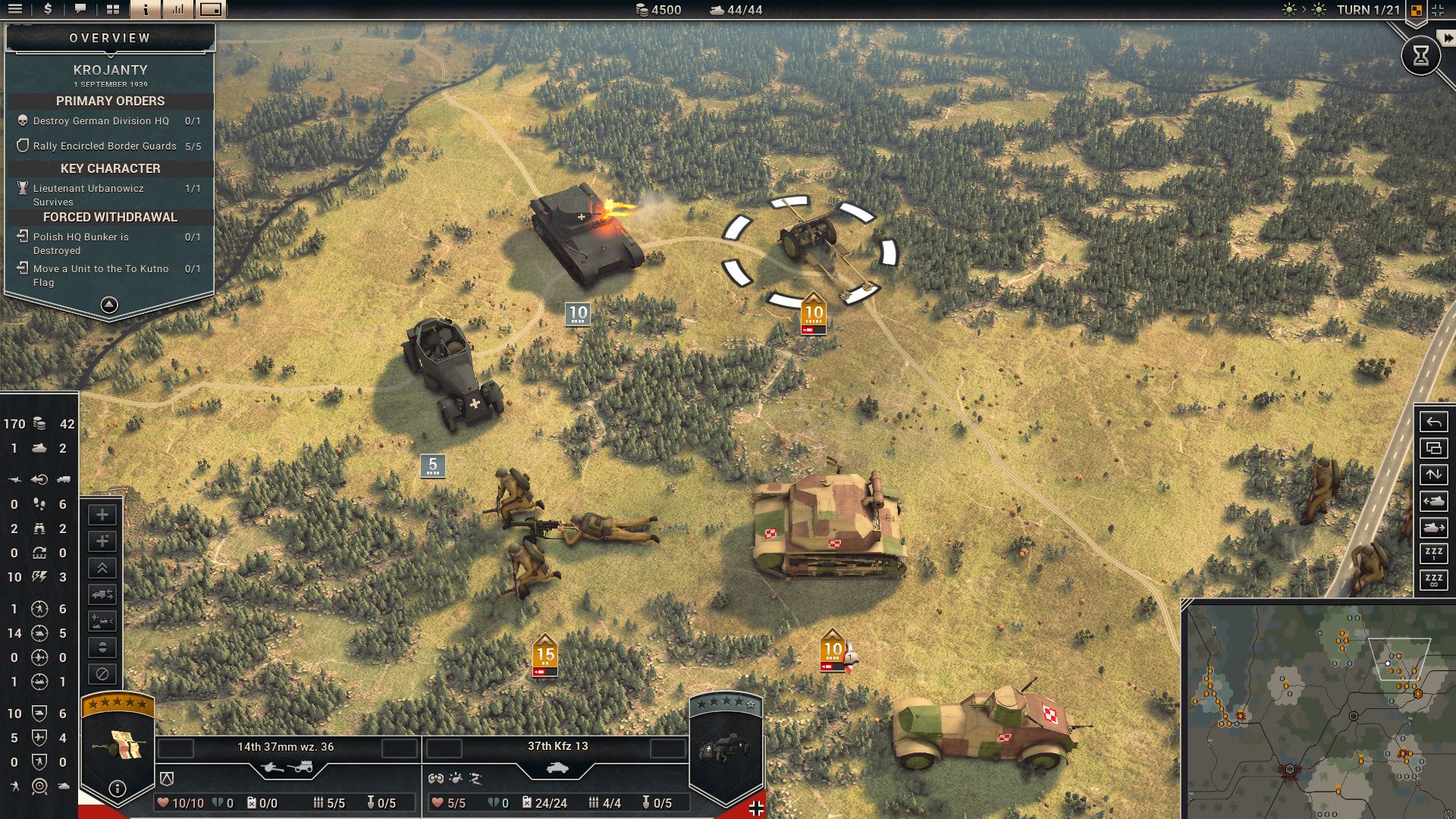Select the reinforce unit action
1456x819 pixels.
(x=102, y=515)
